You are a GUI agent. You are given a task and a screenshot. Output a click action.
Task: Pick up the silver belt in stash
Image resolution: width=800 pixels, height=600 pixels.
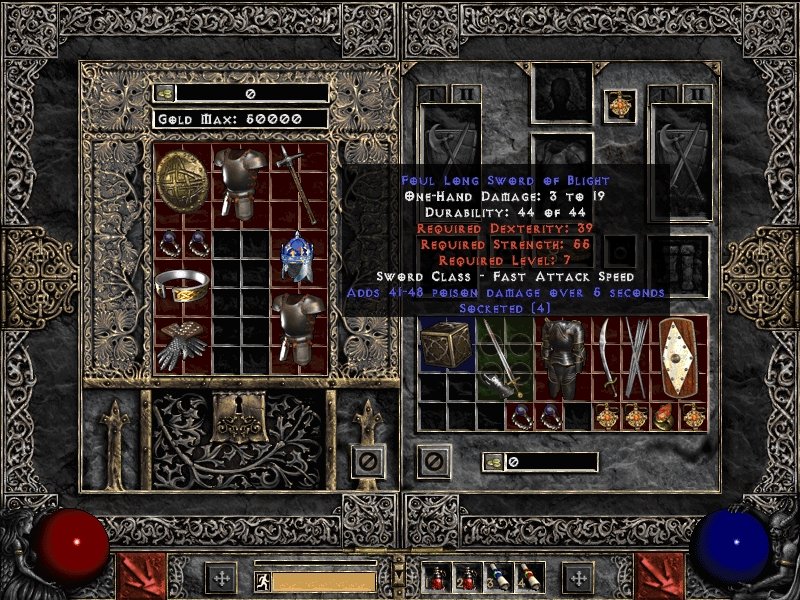pos(182,286)
